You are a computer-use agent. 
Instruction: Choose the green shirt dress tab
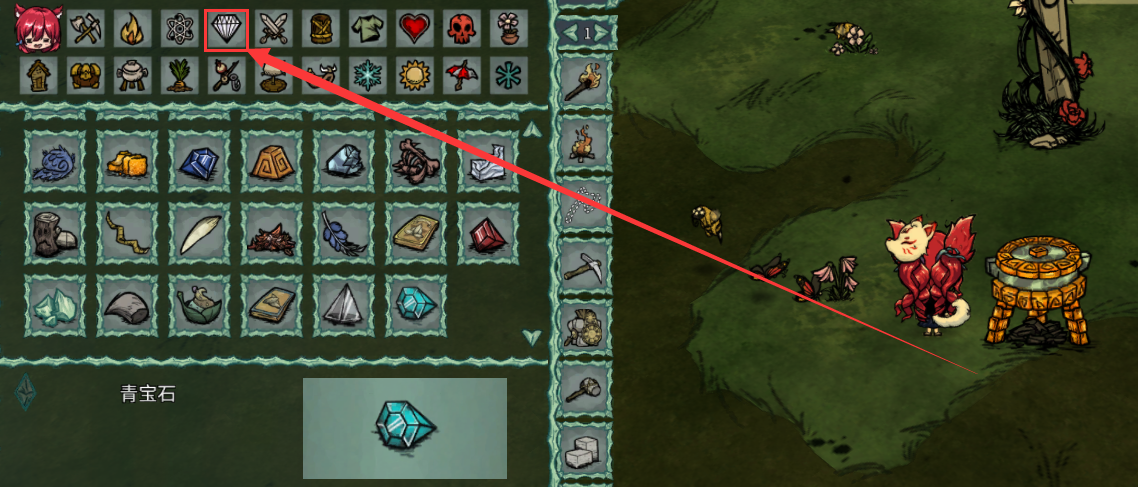coord(367,30)
